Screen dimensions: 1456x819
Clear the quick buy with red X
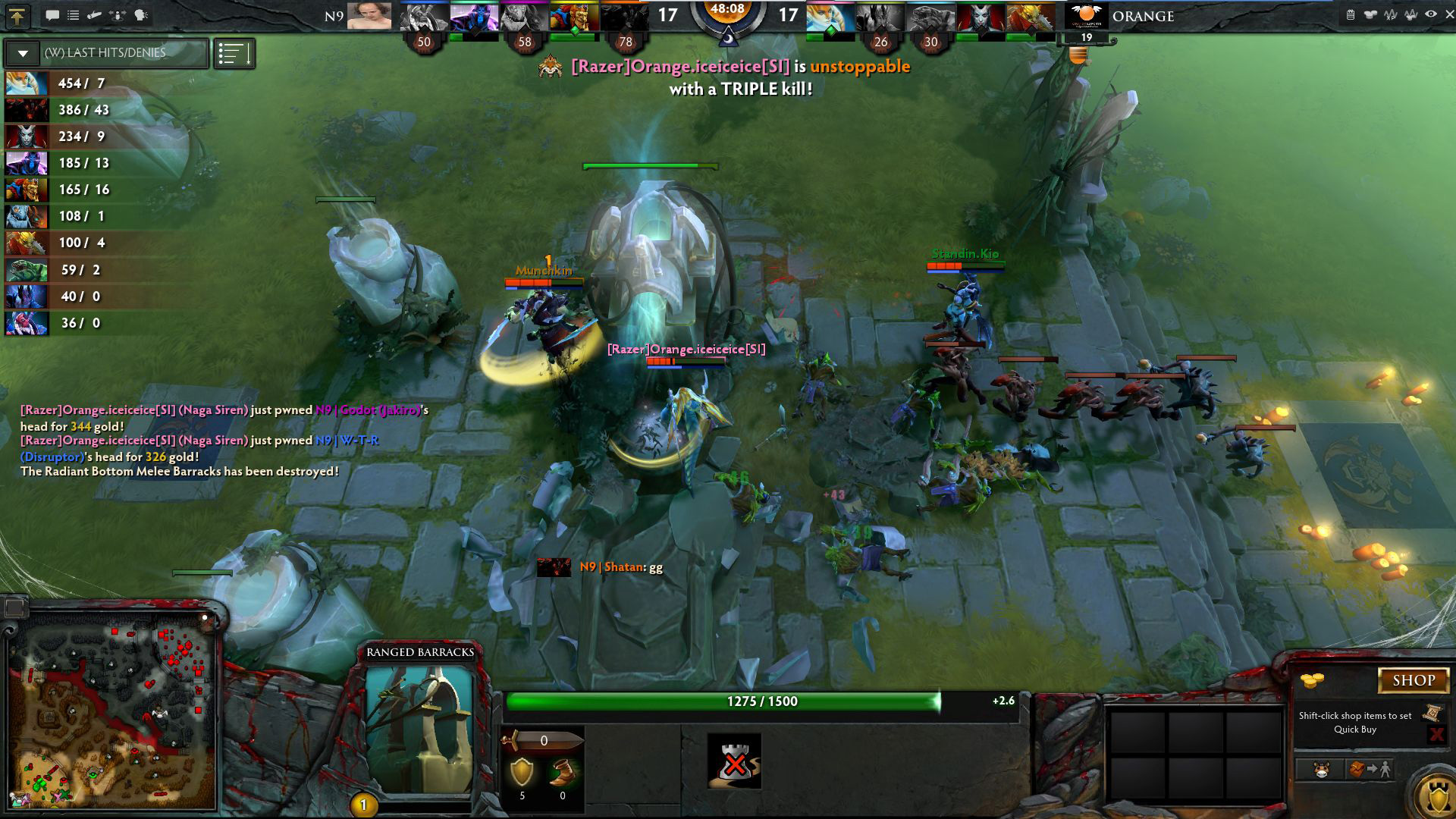pyautogui.click(x=1436, y=734)
